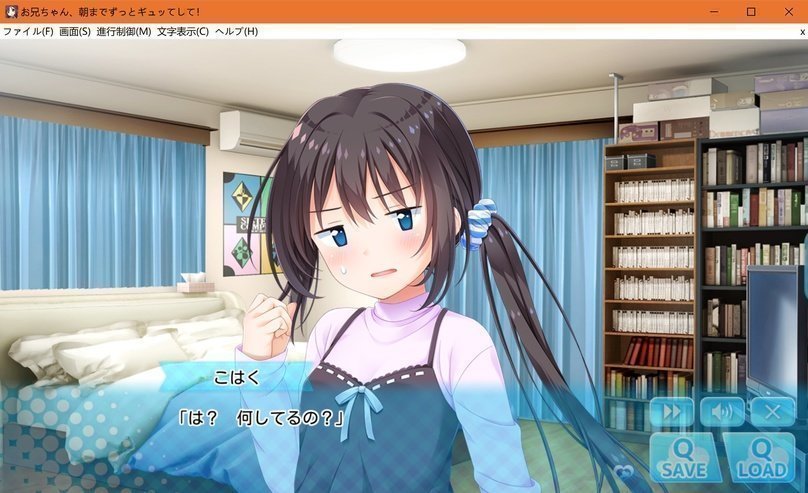Open the ファイル(F) menu
The image size is (808, 493).
pyautogui.click(x=28, y=31)
